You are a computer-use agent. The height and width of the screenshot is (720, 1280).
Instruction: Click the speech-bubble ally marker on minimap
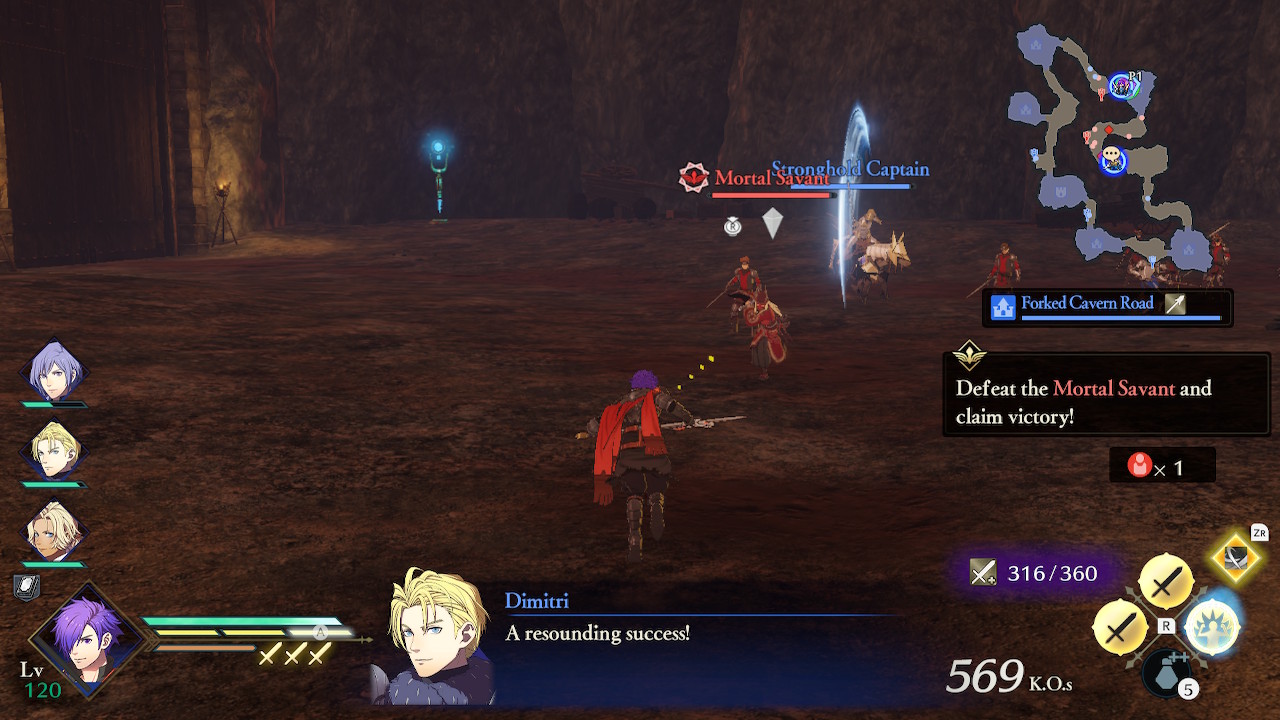coord(1112,158)
